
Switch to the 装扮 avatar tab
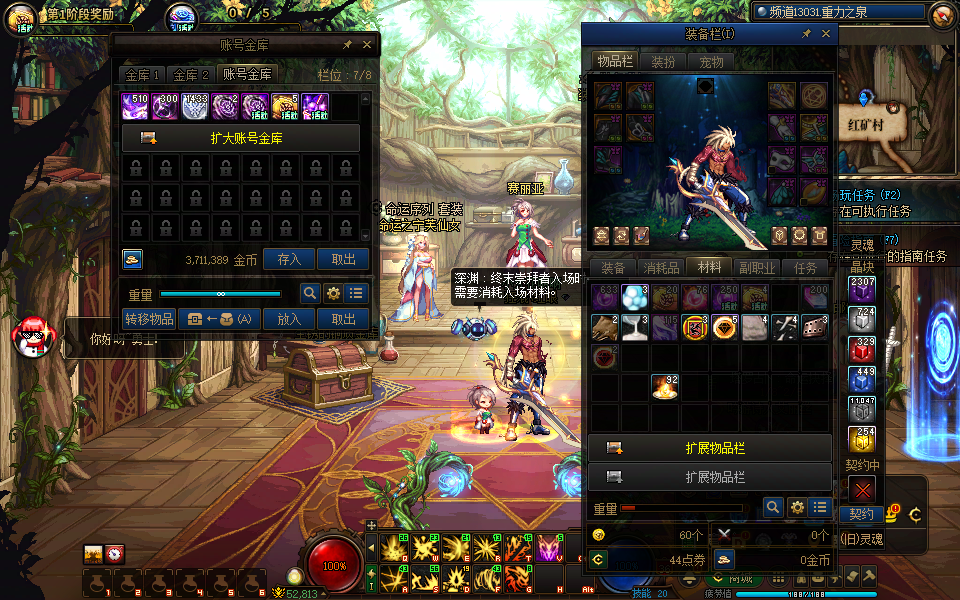click(x=663, y=62)
